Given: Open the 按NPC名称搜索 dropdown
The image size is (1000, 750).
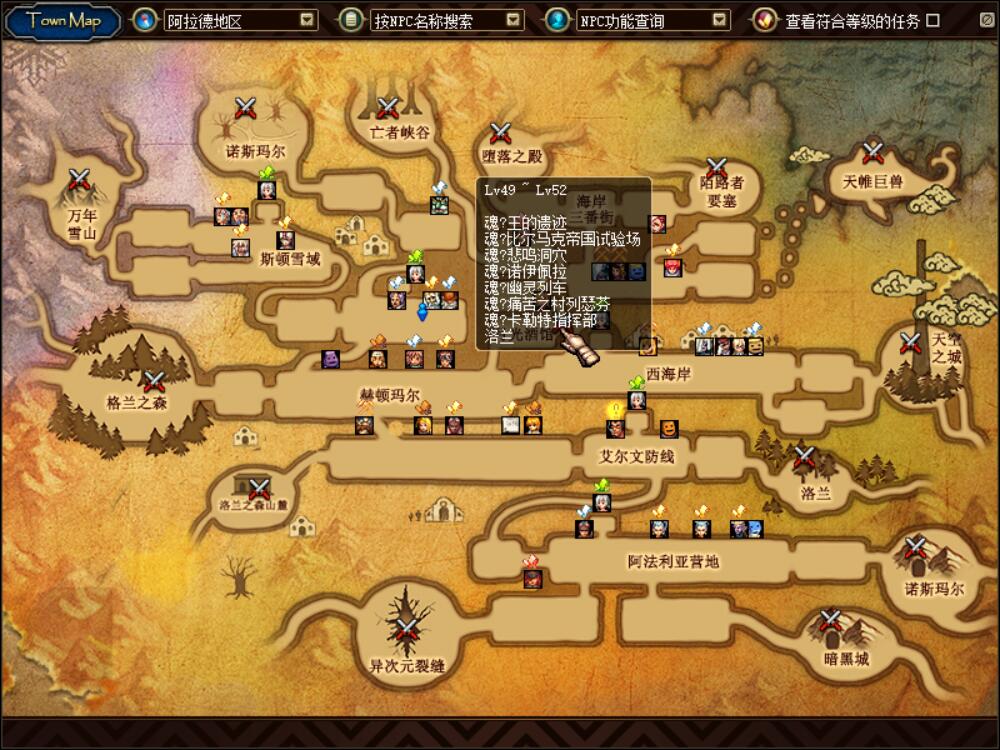Looking at the screenshot, I should [x=513, y=20].
